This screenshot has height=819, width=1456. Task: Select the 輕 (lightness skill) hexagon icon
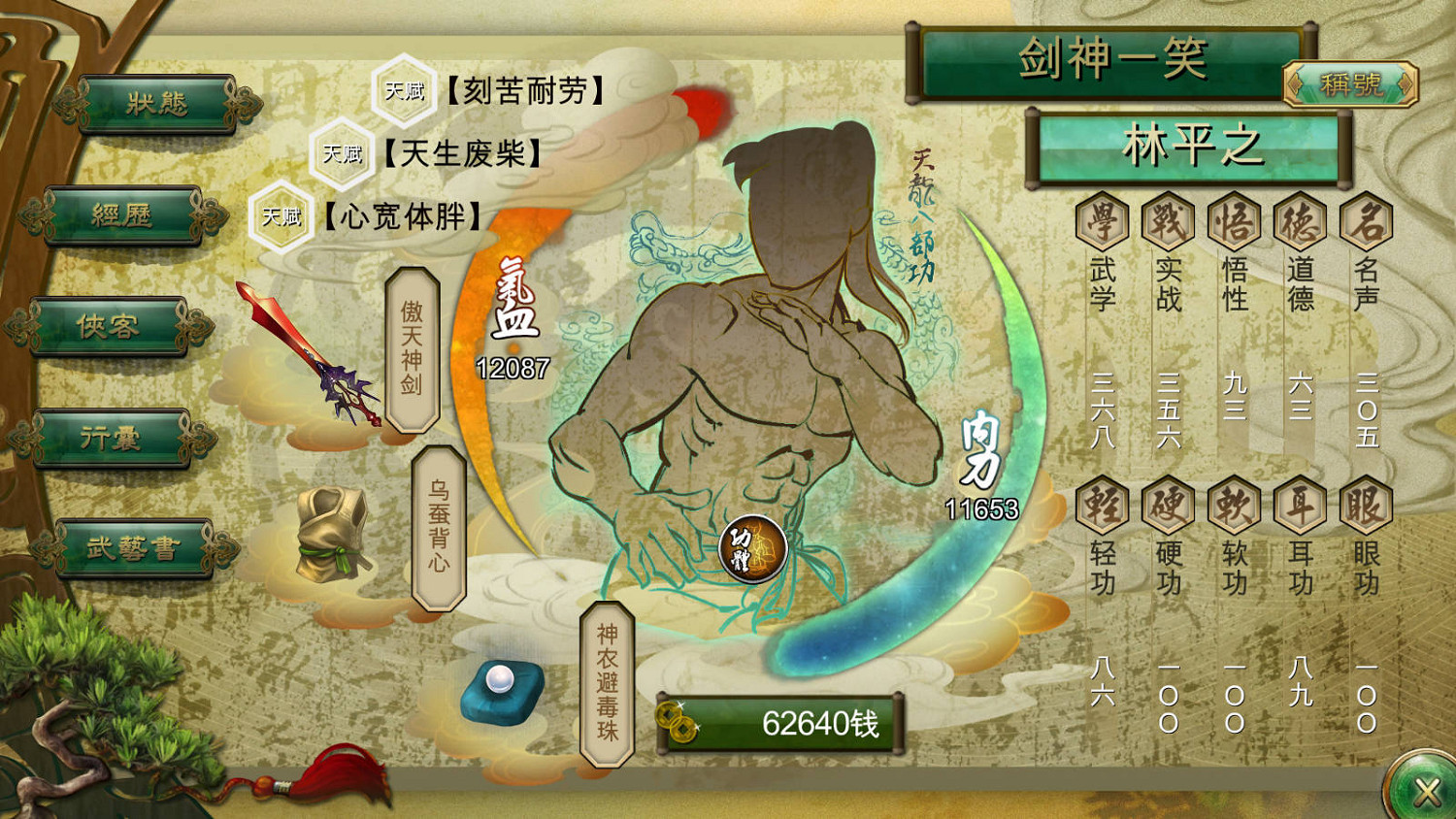pyautogui.click(x=1105, y=506)
